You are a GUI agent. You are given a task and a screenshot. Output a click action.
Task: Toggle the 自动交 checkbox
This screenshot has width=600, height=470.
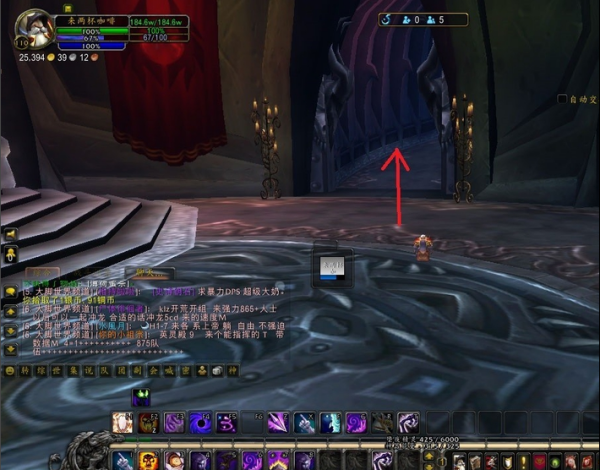tap(562, 99)
